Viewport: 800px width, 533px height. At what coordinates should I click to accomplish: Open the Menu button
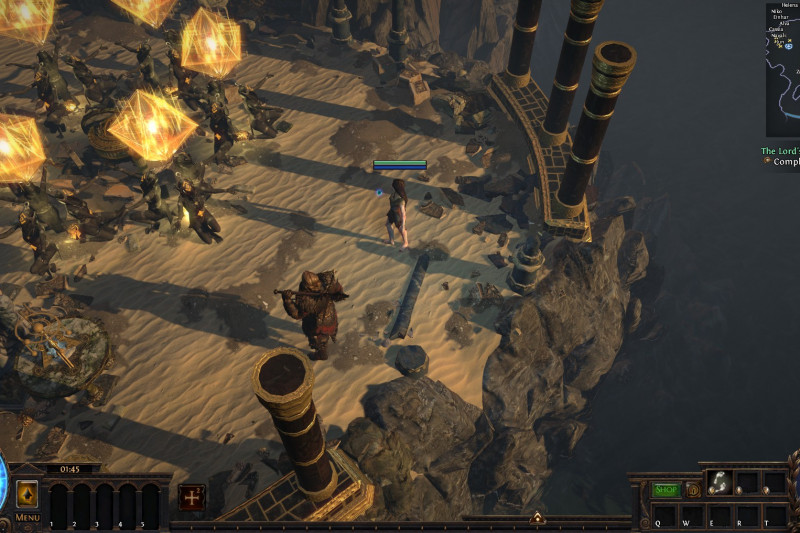pyautogui.click(x=27, y=517)
